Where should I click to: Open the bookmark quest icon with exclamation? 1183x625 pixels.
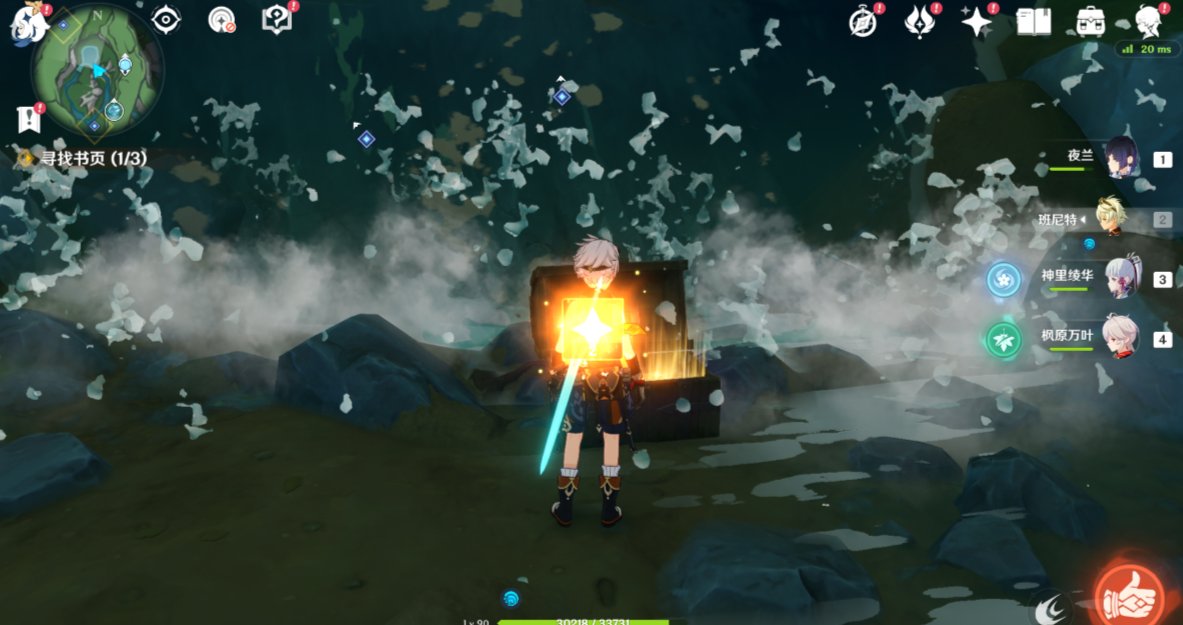pos(27,119)
